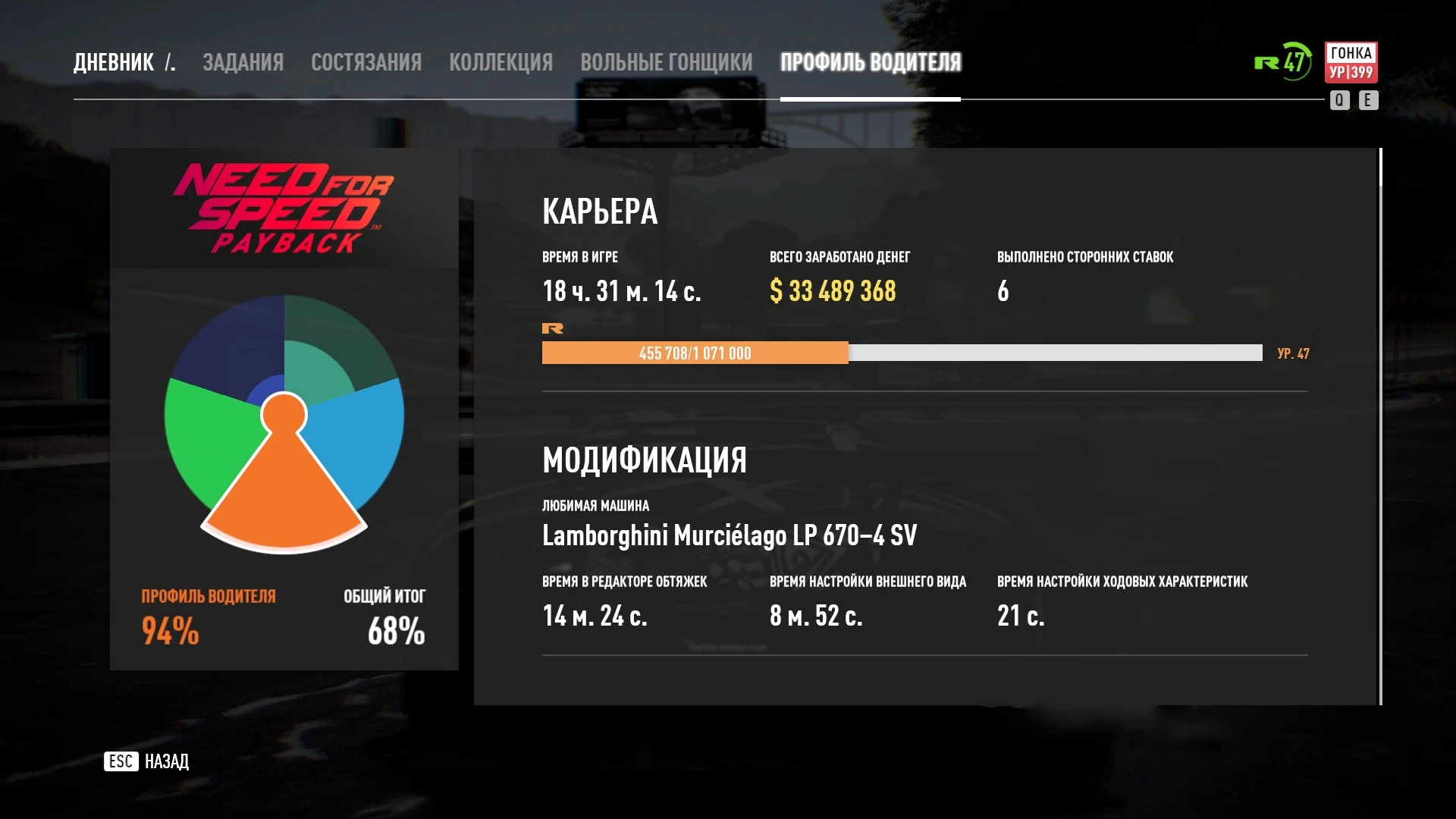Click the E hotkey icon
The height and width of the screenshot is (819, 1456).
1368,99
